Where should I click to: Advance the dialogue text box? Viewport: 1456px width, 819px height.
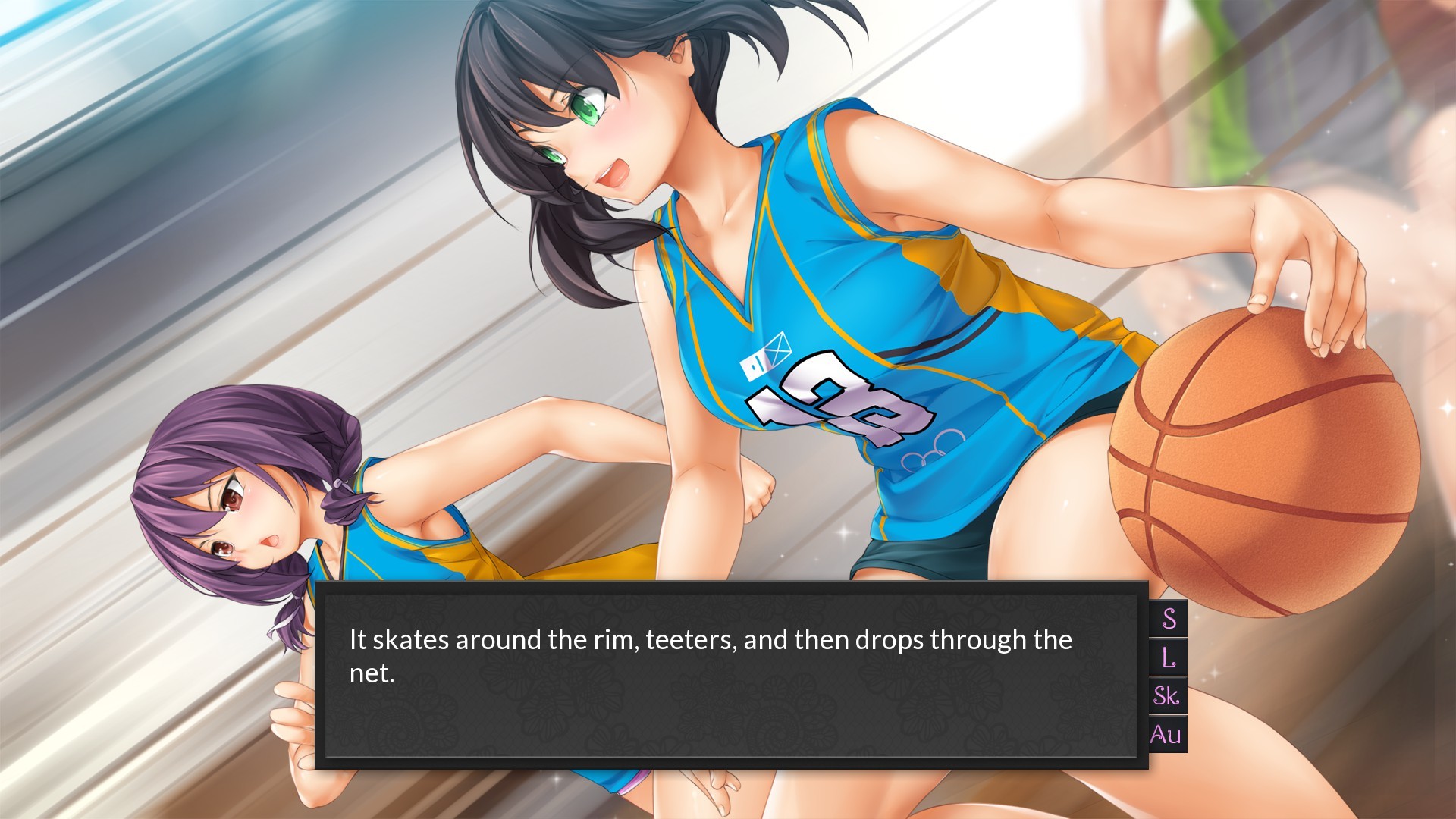pos(731,675)
